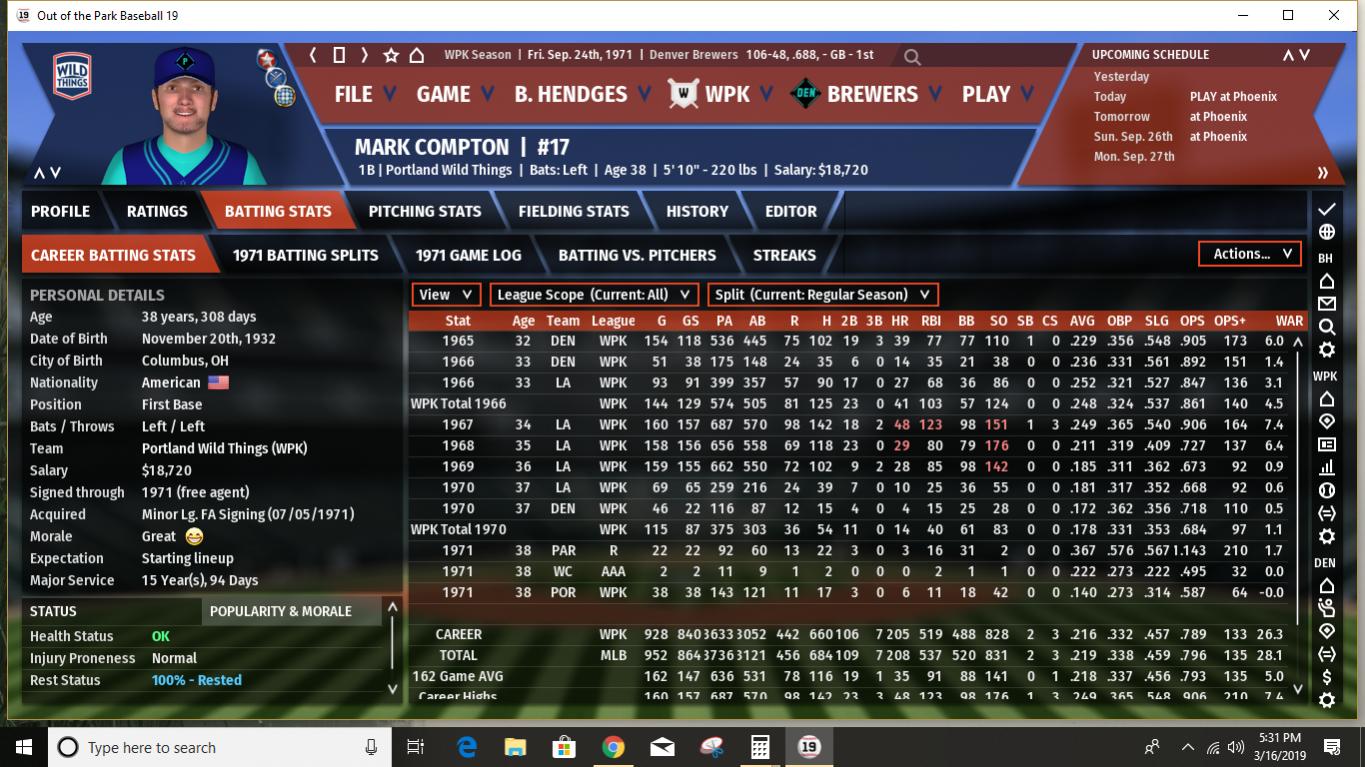Open the WPK league menu
The width and height of the screenshot is (1365, 767).
tap(727, 94)
